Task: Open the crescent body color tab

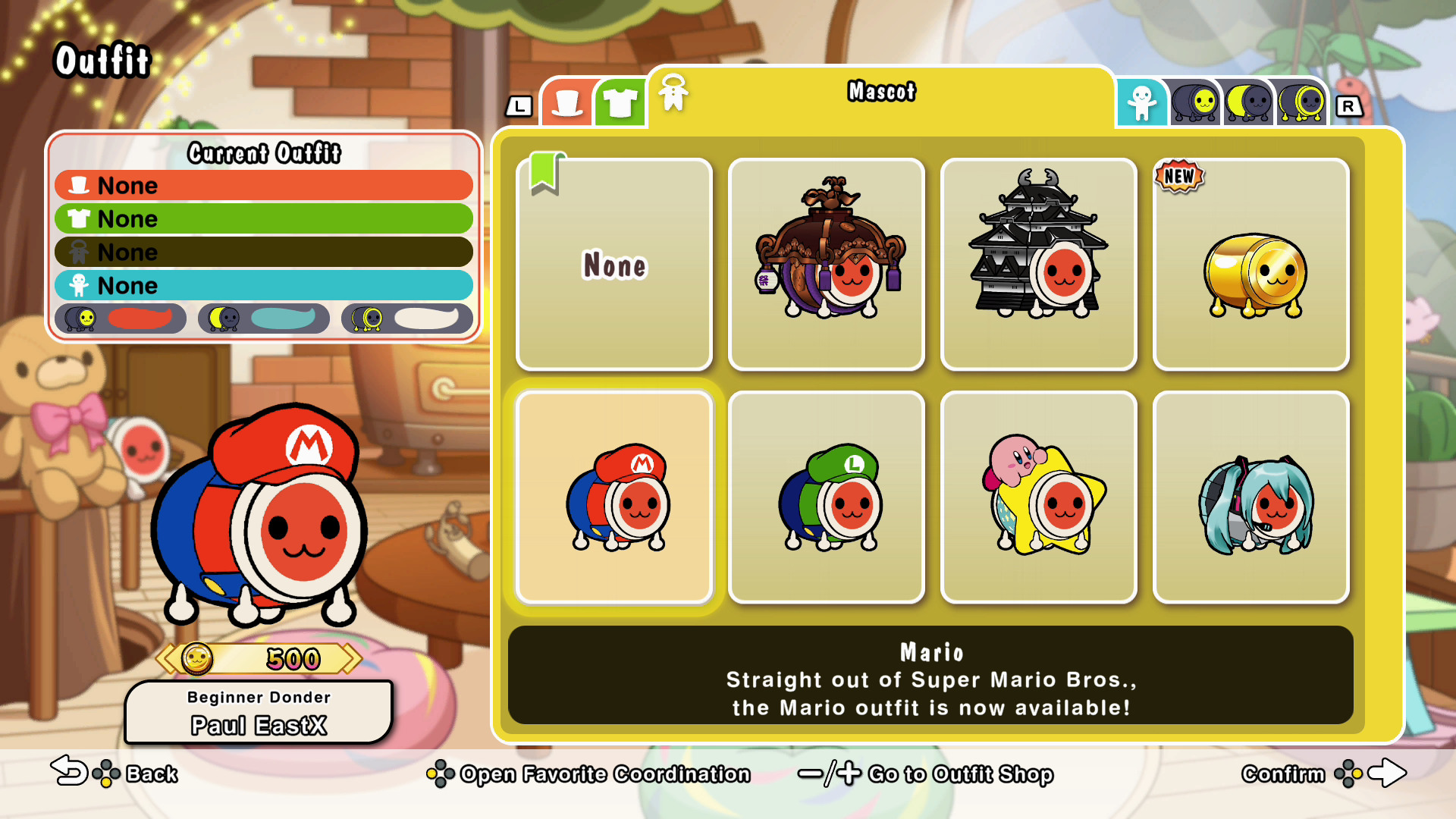Action: (x=1247, y=103)
